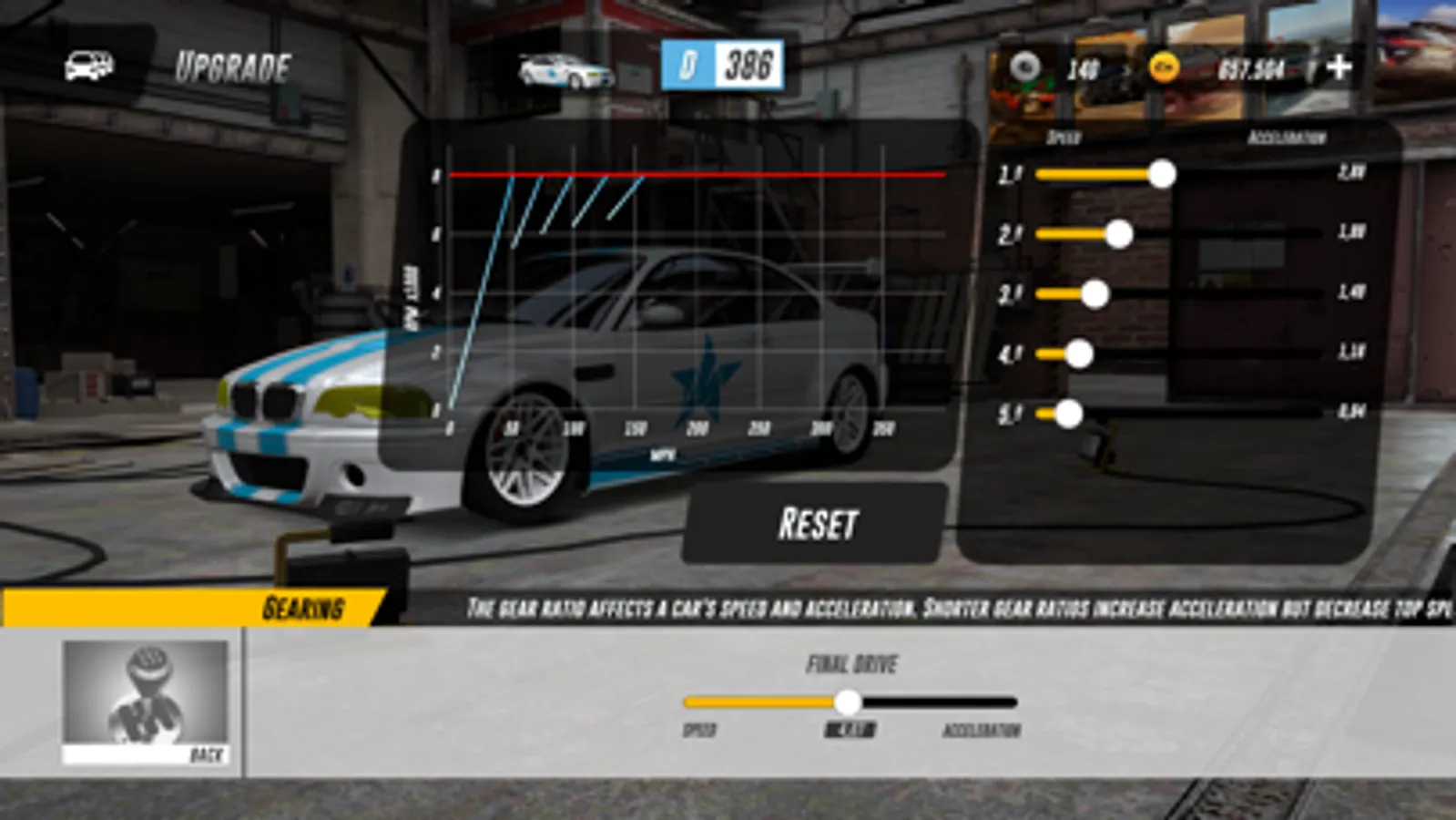Tap the plus icon to buy more currency

pyautogui.click(x=1338, y=65)
